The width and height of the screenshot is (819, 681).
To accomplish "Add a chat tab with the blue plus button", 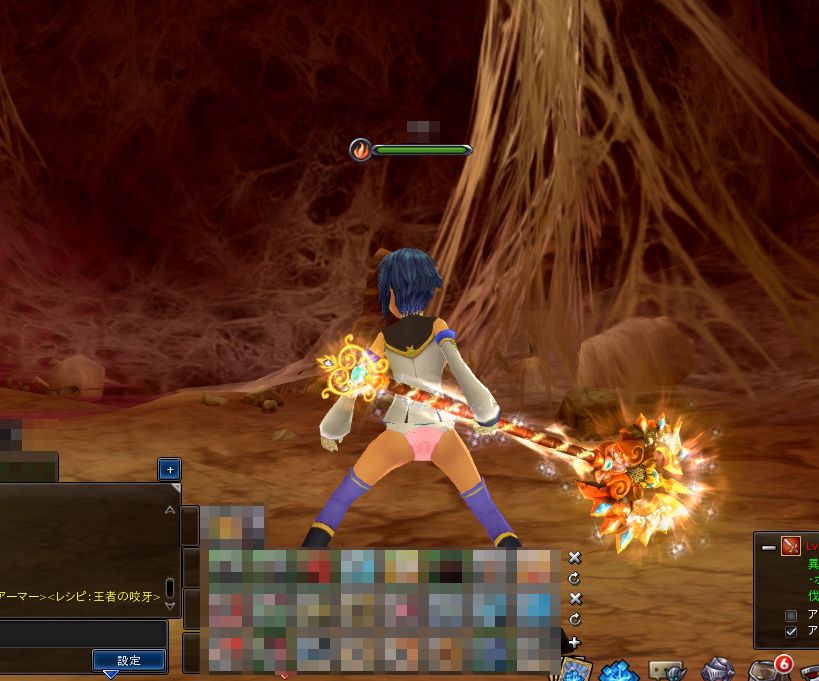I will click(169, 468).
